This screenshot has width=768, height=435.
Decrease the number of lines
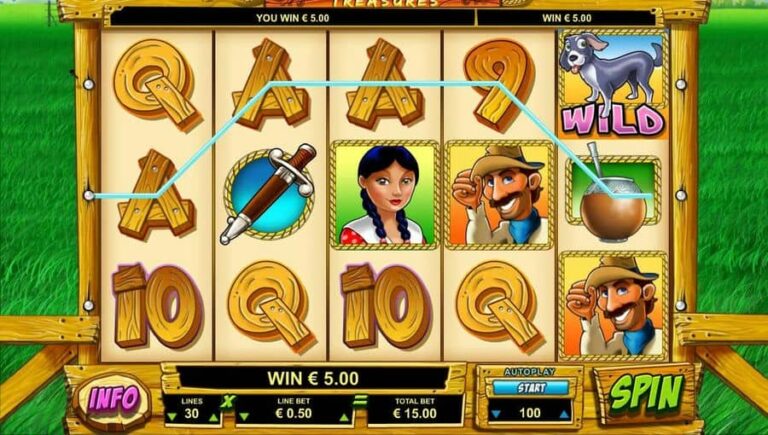point(170,418)
